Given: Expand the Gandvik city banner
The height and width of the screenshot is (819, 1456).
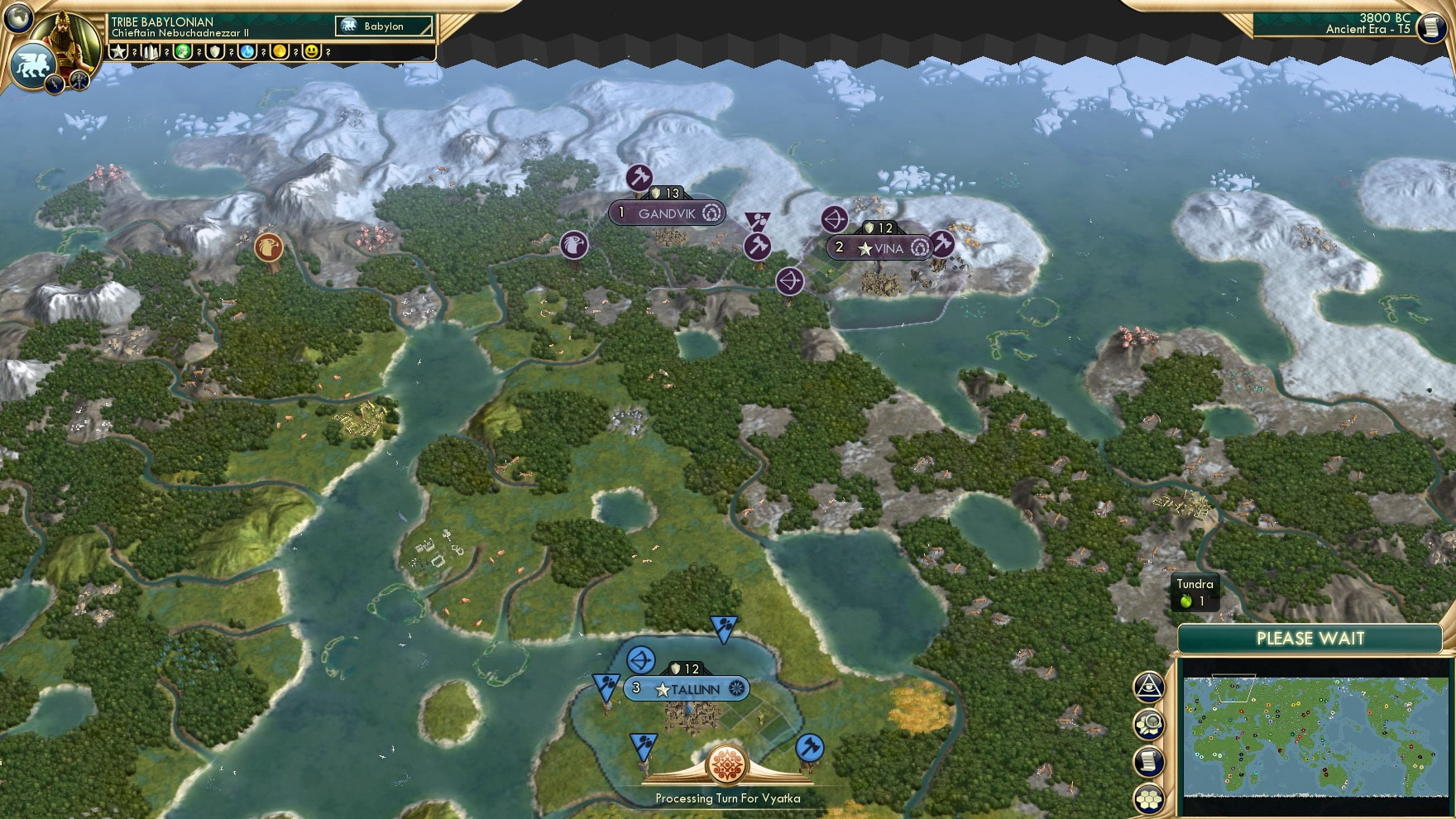Looking at the screenshot, I should (667, 213).
